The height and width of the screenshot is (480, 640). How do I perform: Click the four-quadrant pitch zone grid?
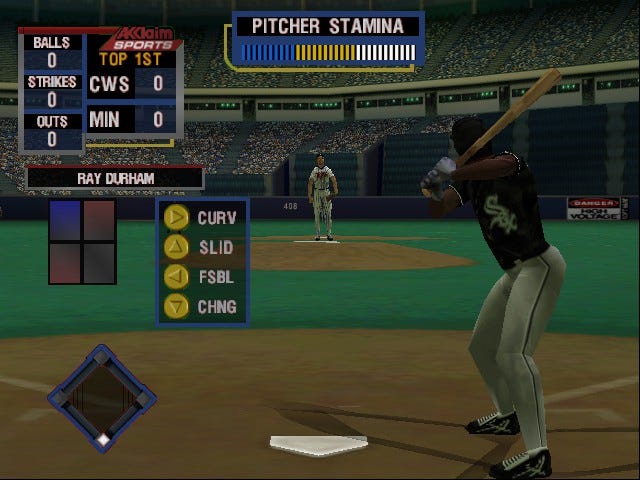83,241
